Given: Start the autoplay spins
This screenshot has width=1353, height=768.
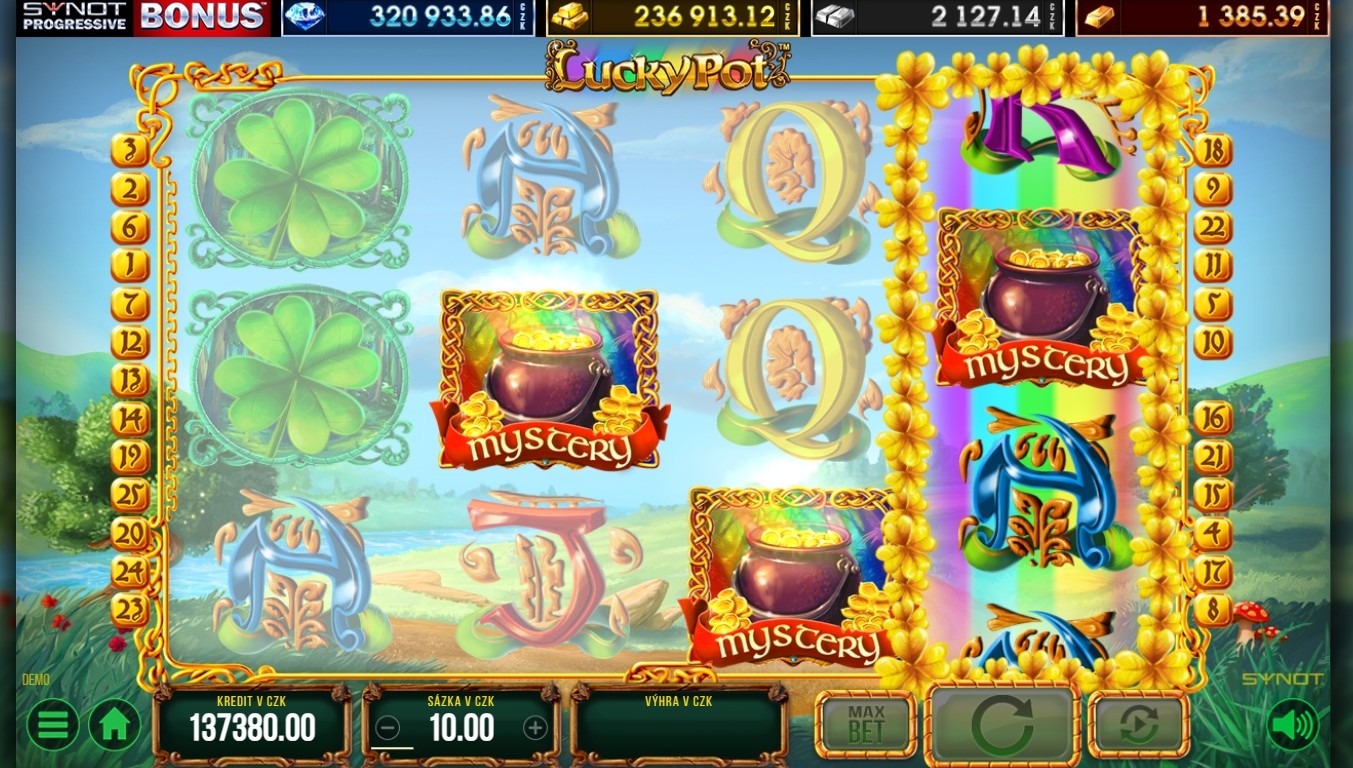Looking at the screenshot, I should click(x=1138, y=725).
